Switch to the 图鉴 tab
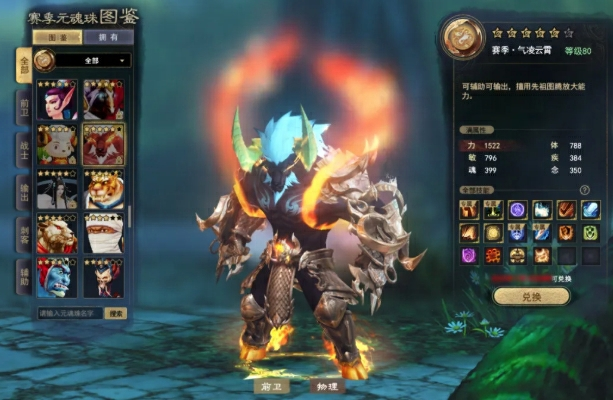Image resolution: width=613 pixels, height=400 pixels. [56, 38]
